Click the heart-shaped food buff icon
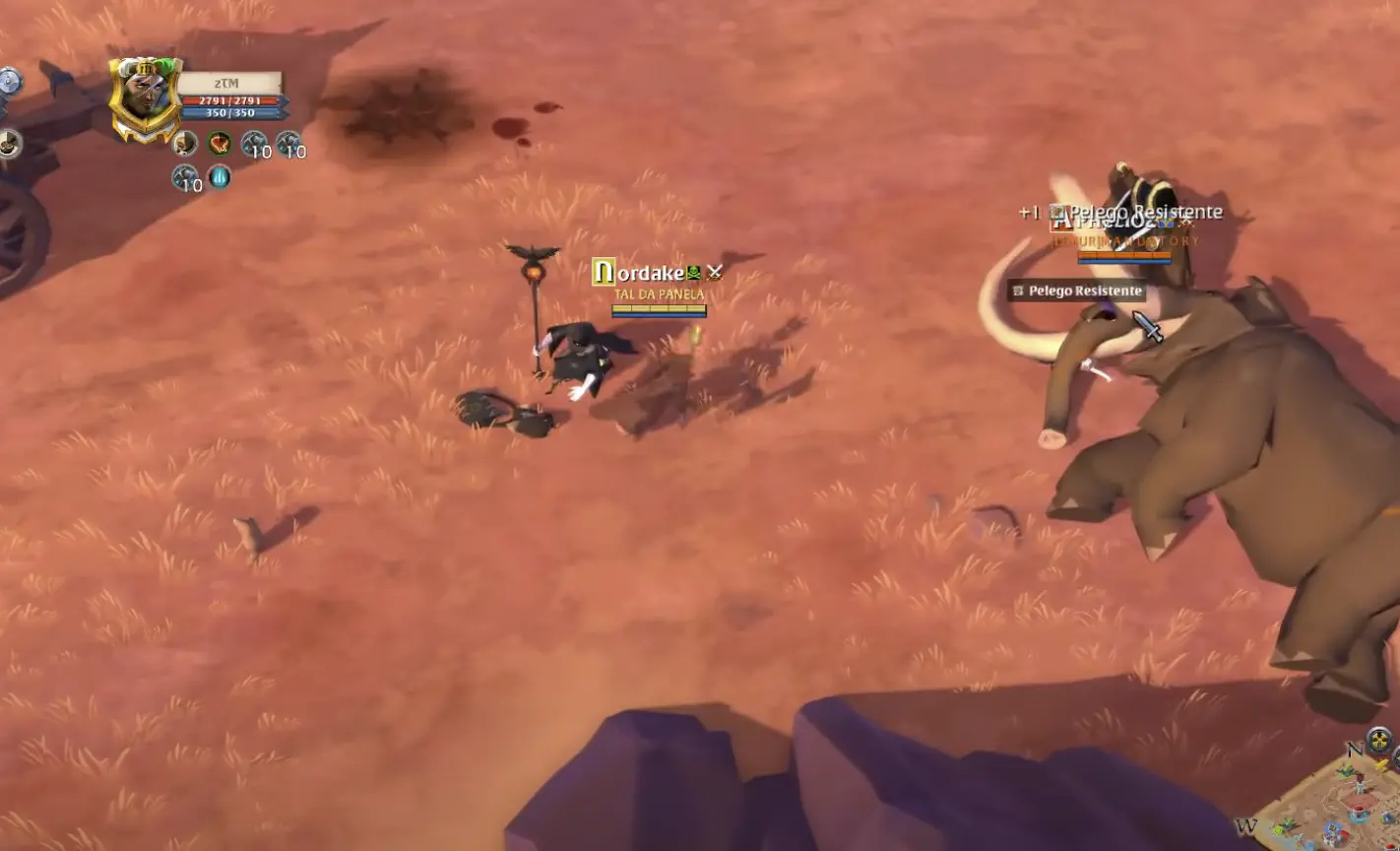1400x851 pixels. [x=220, y=145]
